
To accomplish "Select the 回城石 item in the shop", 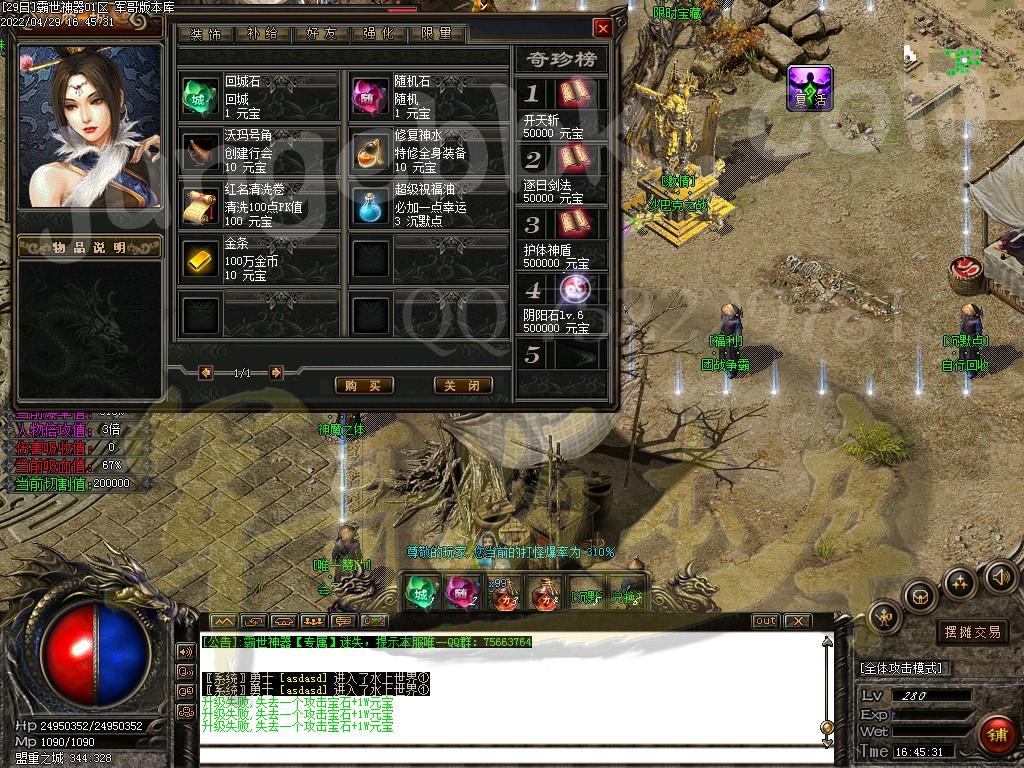I will pos(201,96).
